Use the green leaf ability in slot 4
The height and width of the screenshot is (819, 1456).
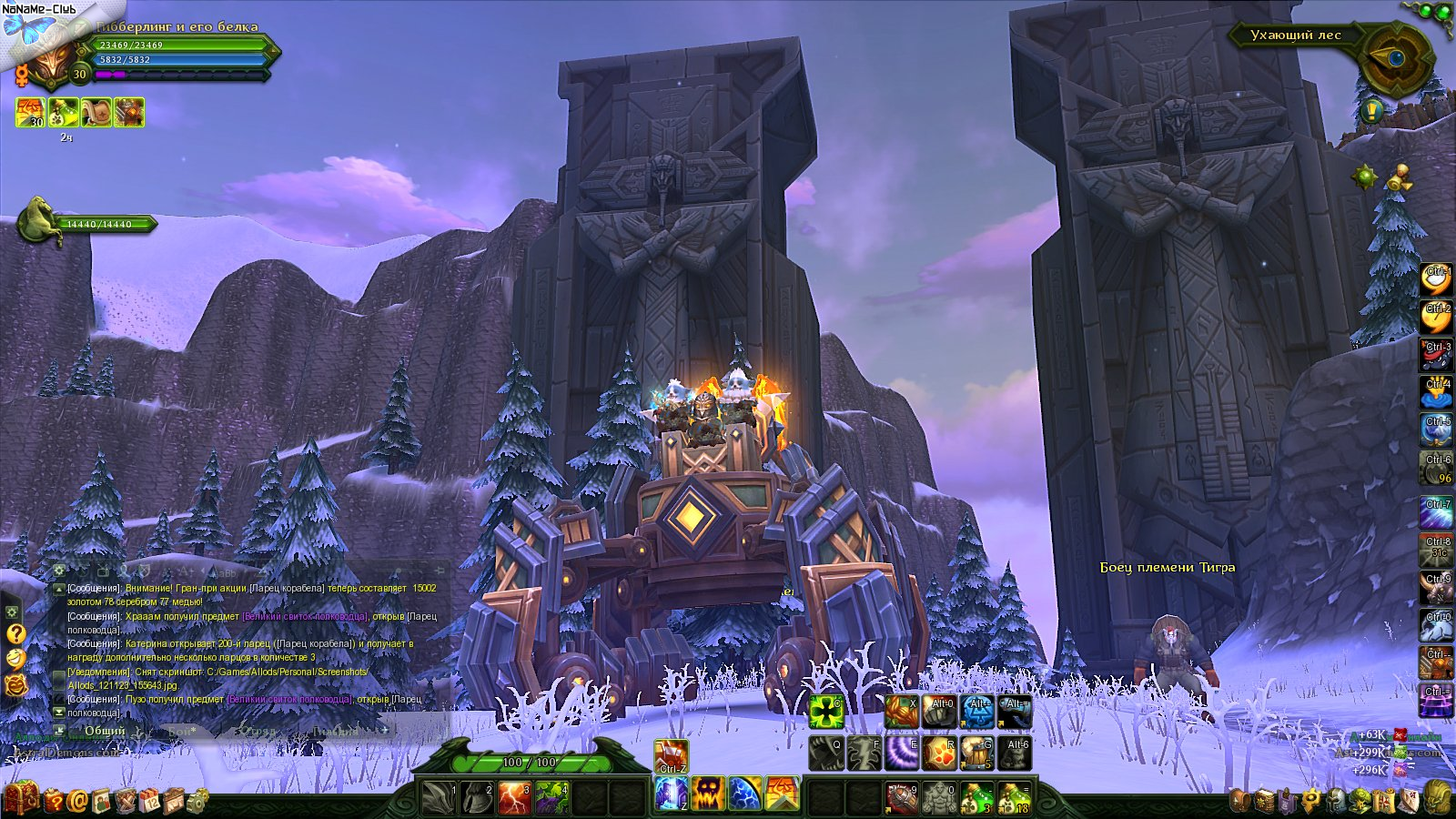(x=552, y=798)
